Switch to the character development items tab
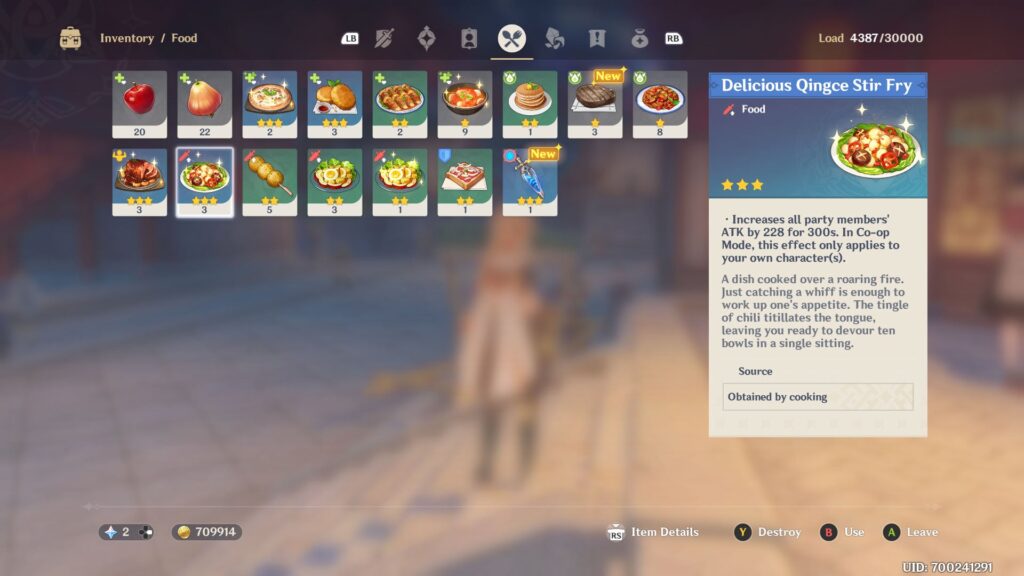The image size is (1024, 576). point(469,39)
